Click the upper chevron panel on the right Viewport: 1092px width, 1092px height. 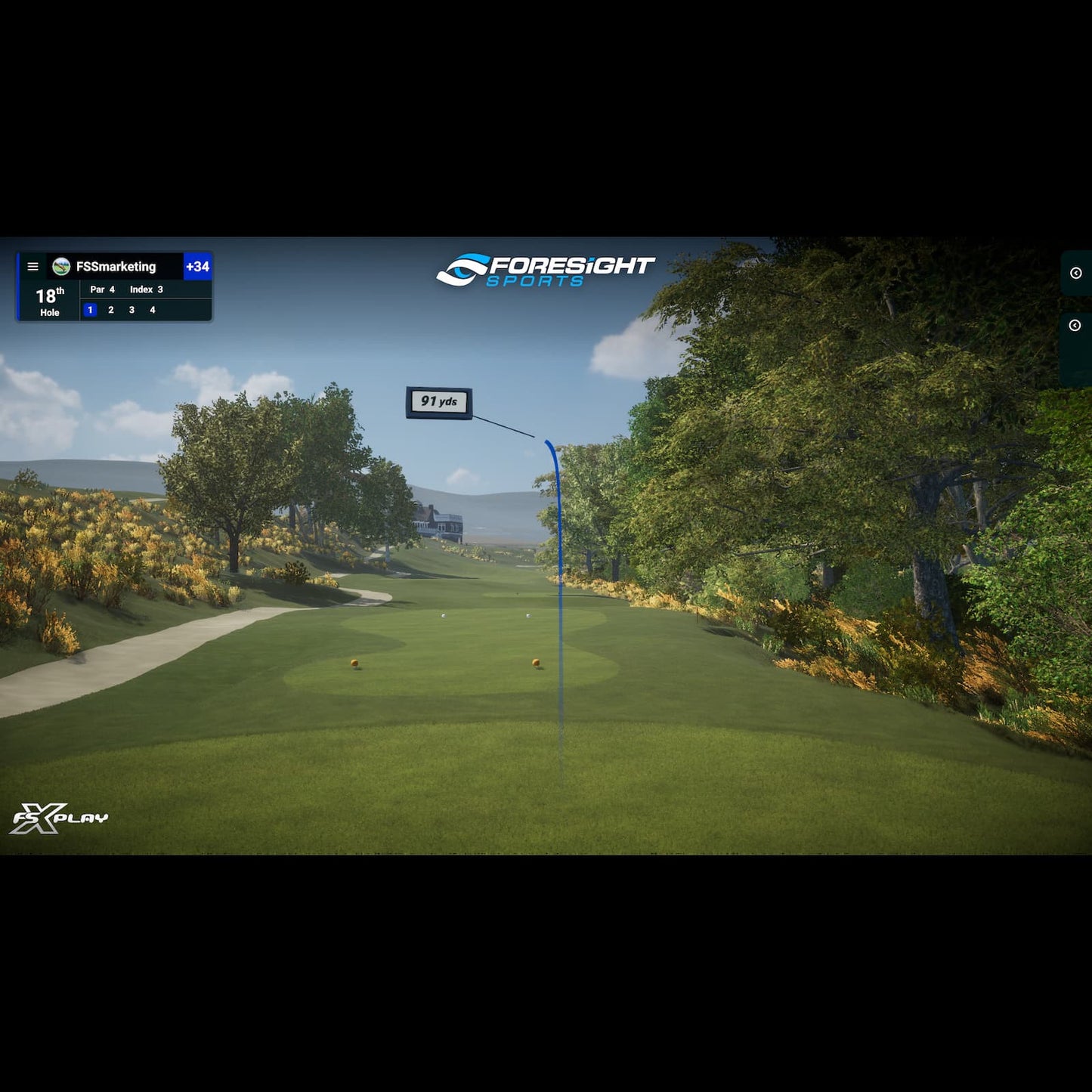[1078, 274]
